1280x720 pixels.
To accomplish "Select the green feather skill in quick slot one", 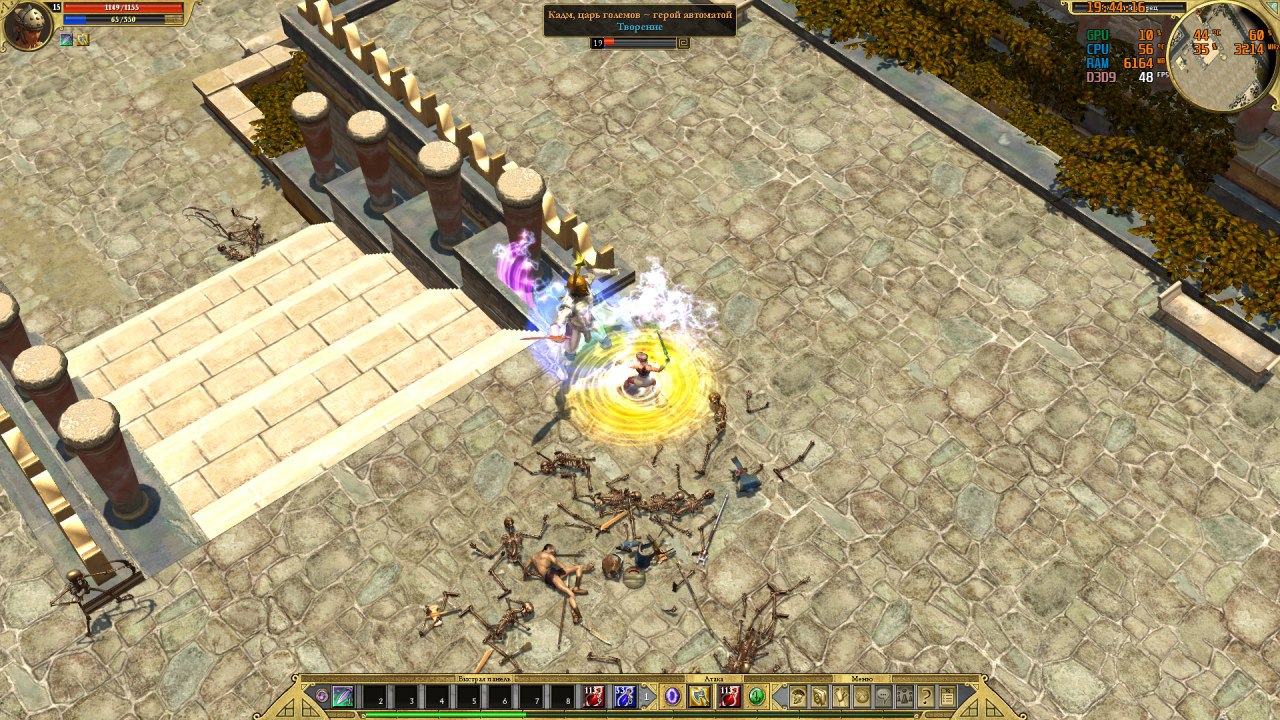I will click(343, 697).
